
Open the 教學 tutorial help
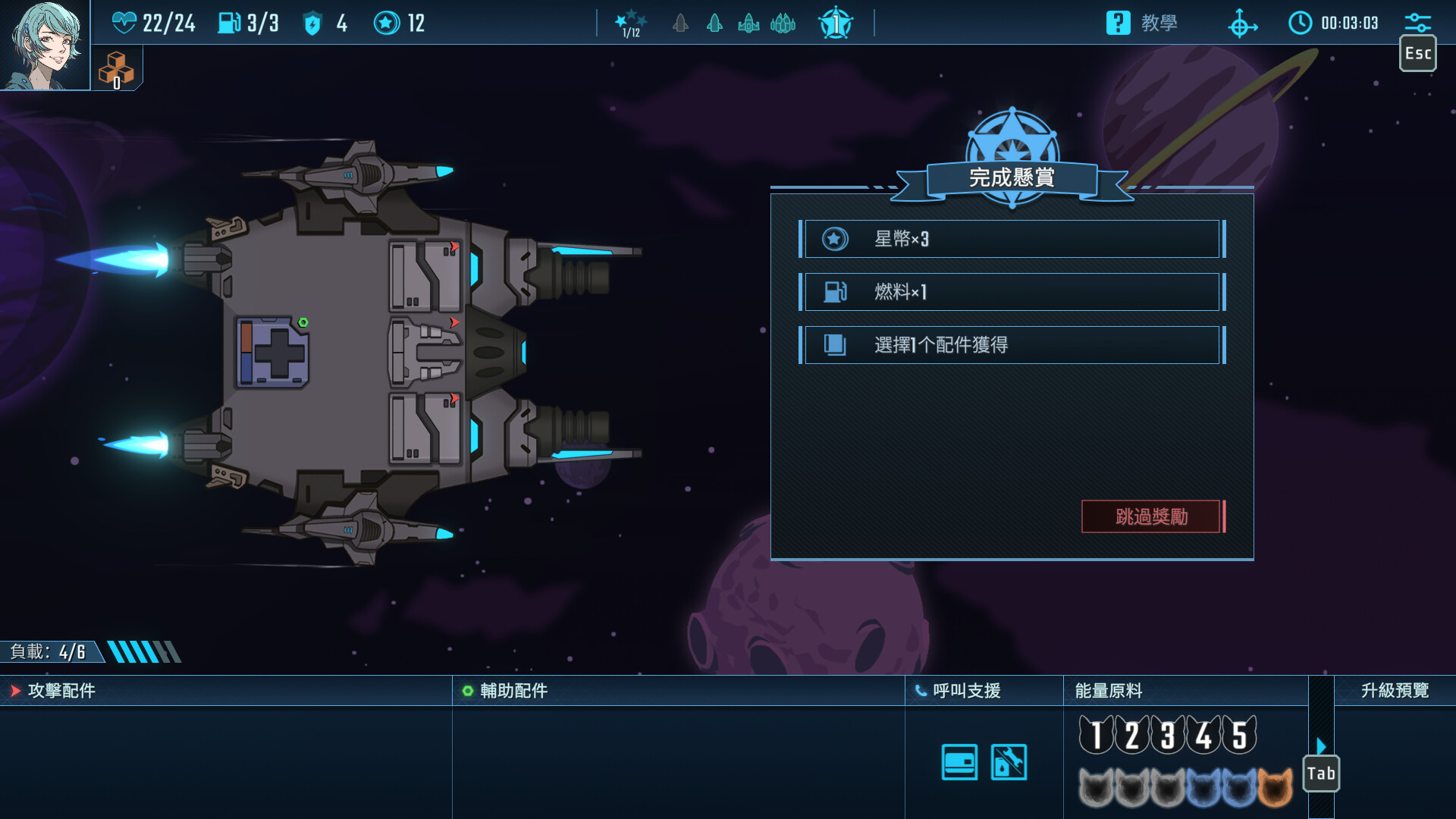click(x=1142, y=23)
